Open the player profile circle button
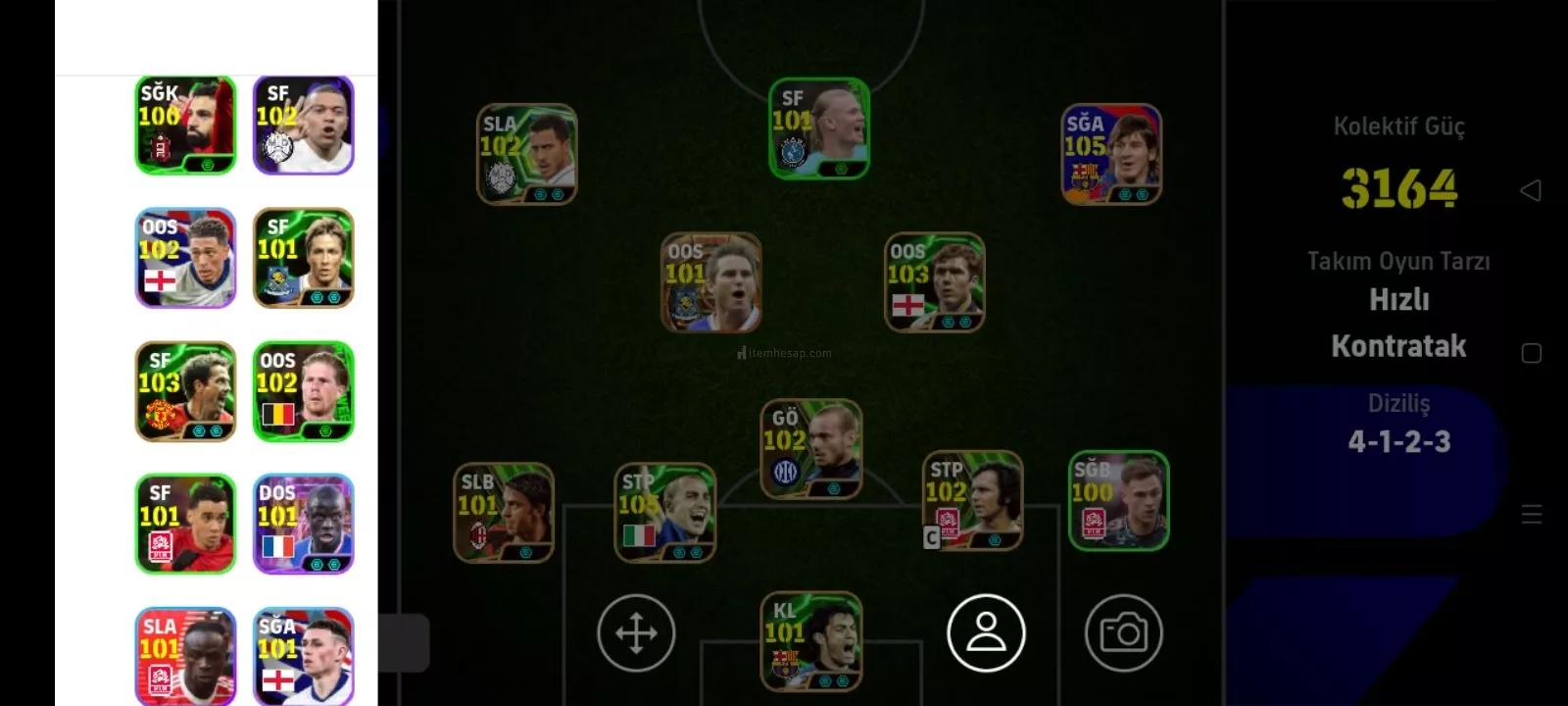 (986, 633)
